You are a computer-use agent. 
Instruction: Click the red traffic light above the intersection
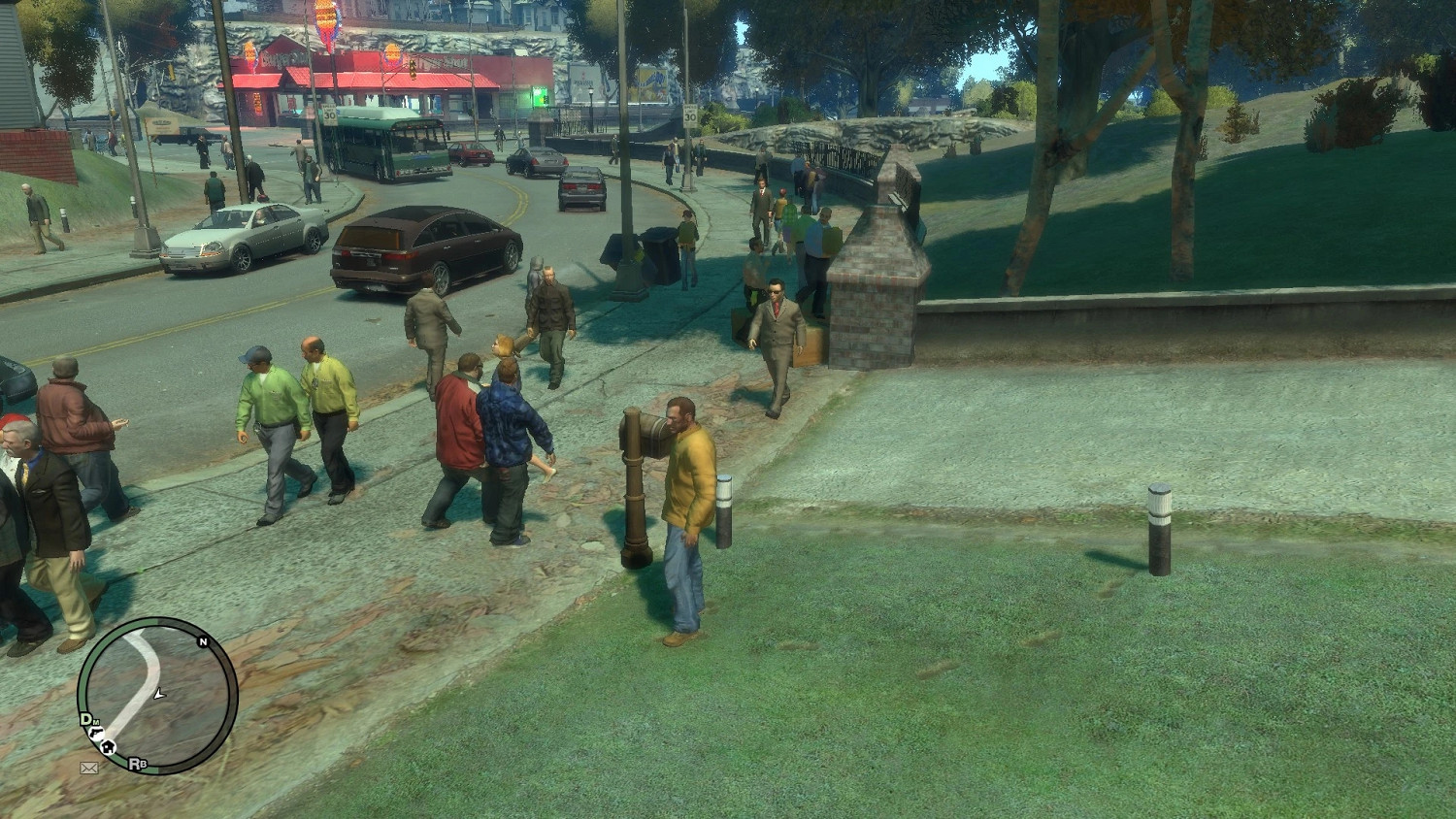point(413,70)
